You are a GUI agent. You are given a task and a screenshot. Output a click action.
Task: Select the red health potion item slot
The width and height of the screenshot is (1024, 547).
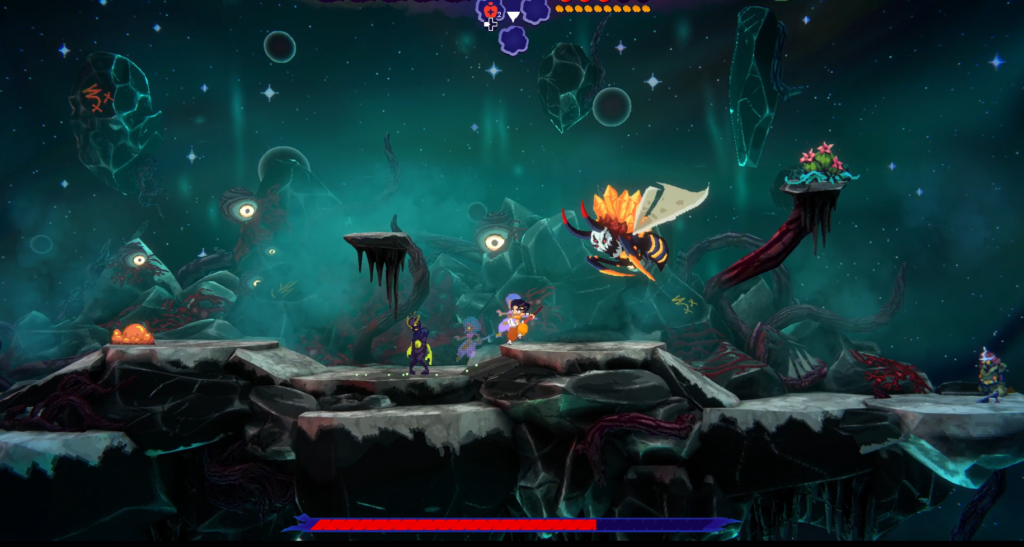click(490, 11)
